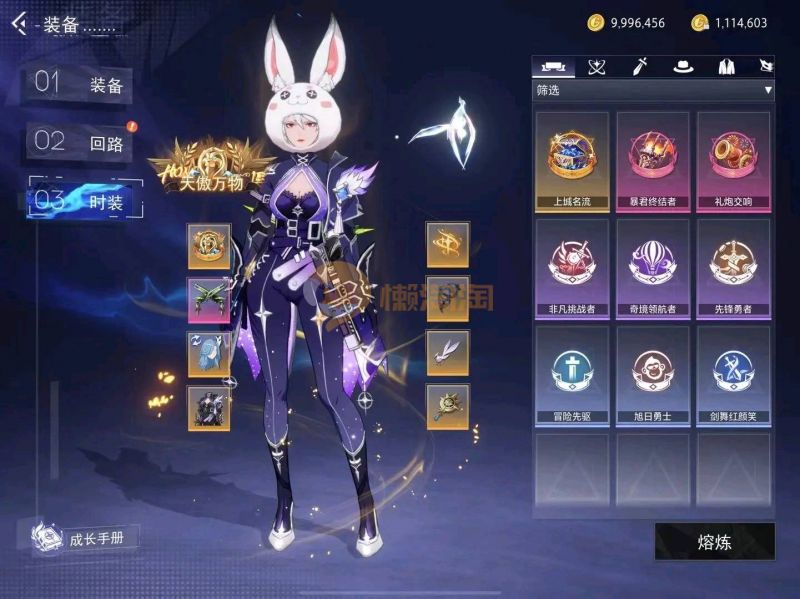Select the 上城名流 title item
This screenshot has height=599, width=800.
pos(572,160)
